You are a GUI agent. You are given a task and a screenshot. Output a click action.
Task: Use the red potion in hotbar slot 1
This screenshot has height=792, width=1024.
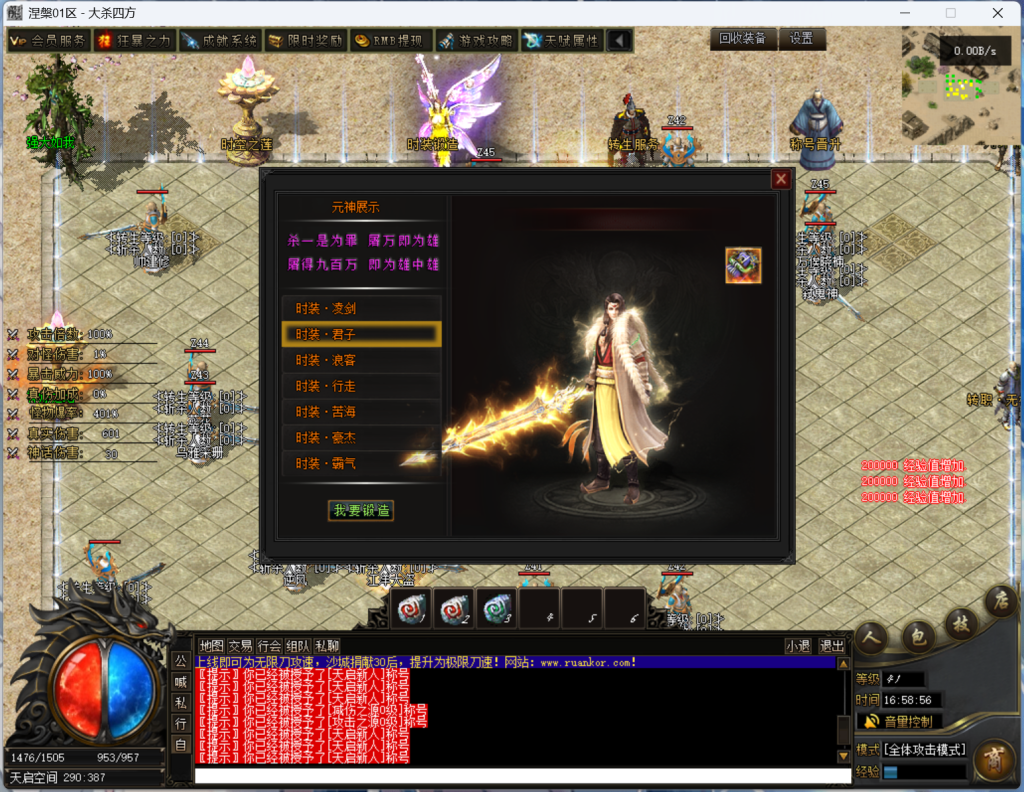point(411,609)
